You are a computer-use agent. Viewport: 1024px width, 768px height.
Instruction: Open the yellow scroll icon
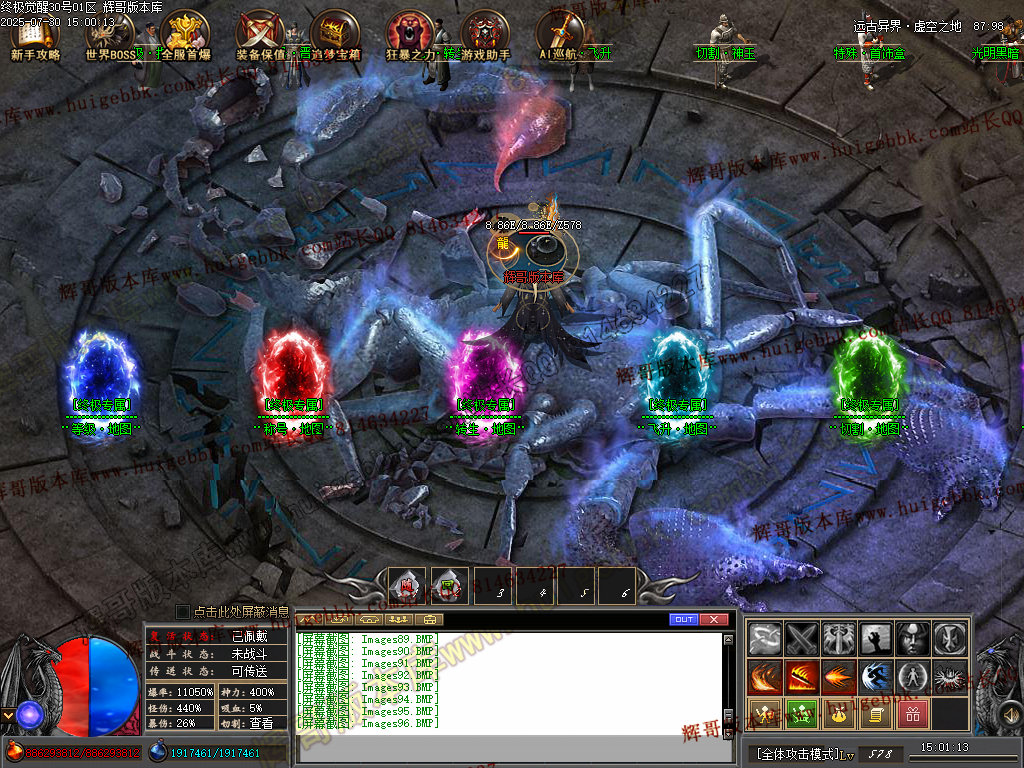pyautogui.click(x=875, y=714)
